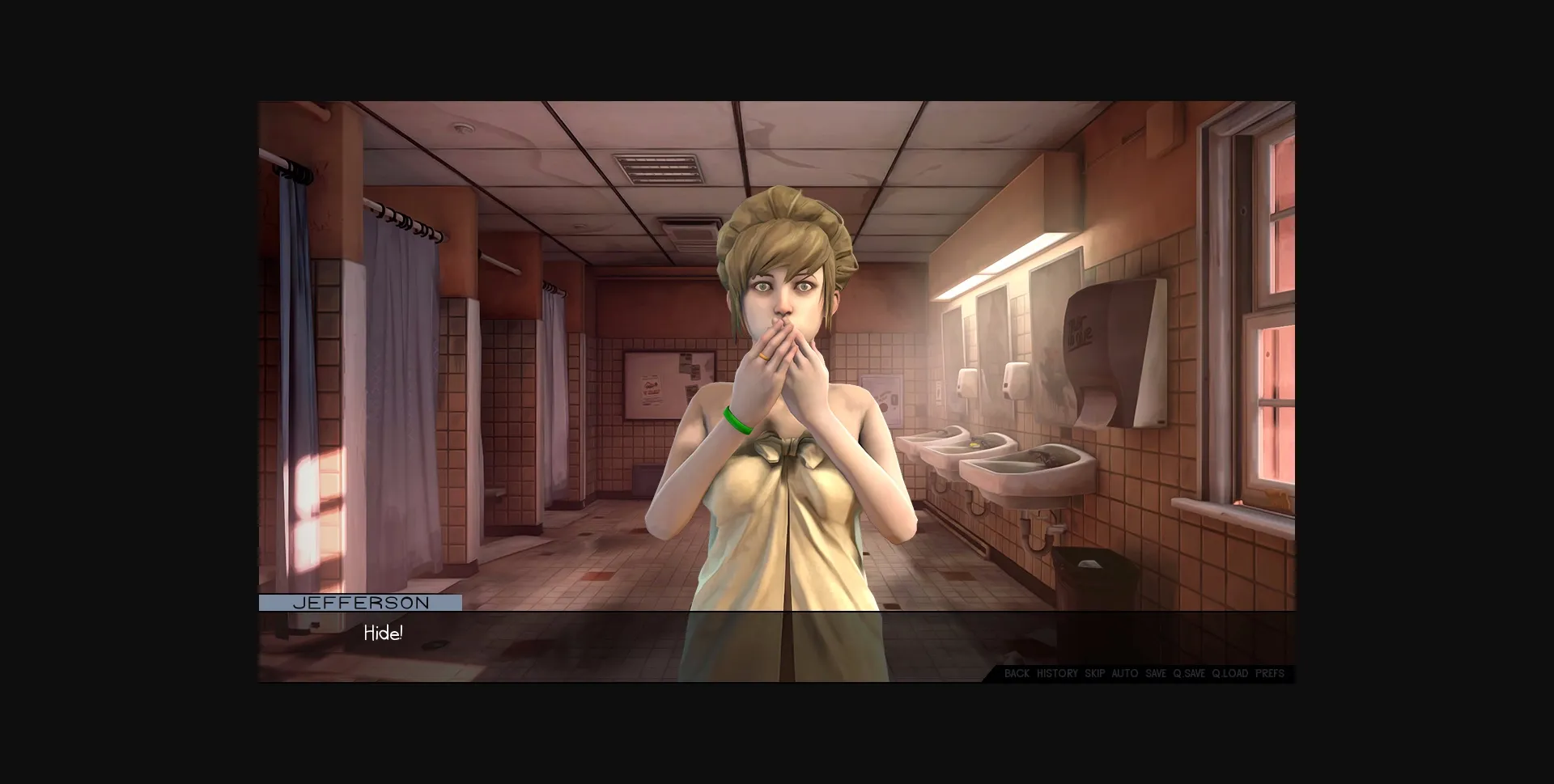The image size is (1554, 784).
Task: Toggle AUTO-advance text mode
Action: [1126, 673]
